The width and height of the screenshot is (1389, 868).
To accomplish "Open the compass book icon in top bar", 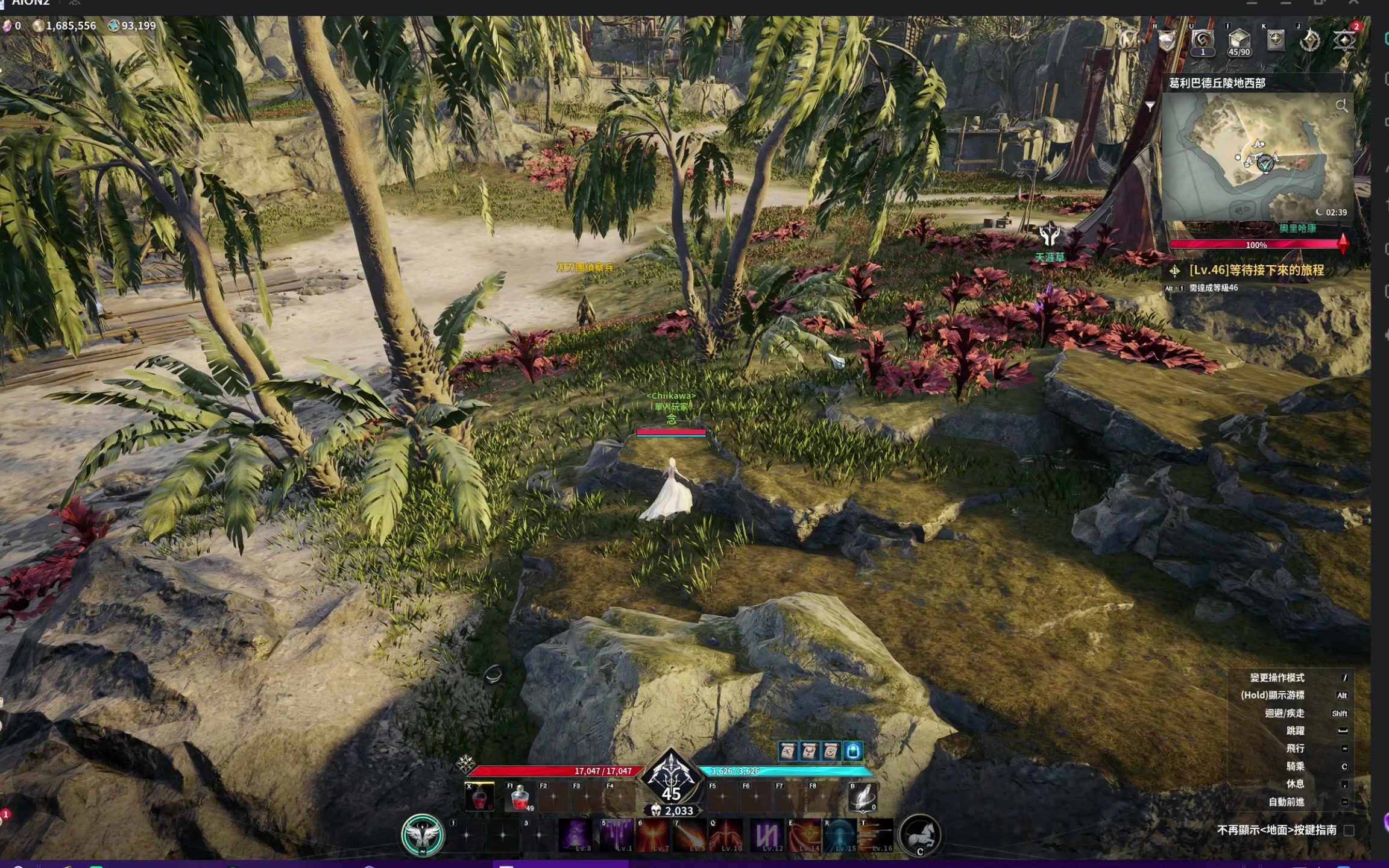I will tap(1275, 41).
